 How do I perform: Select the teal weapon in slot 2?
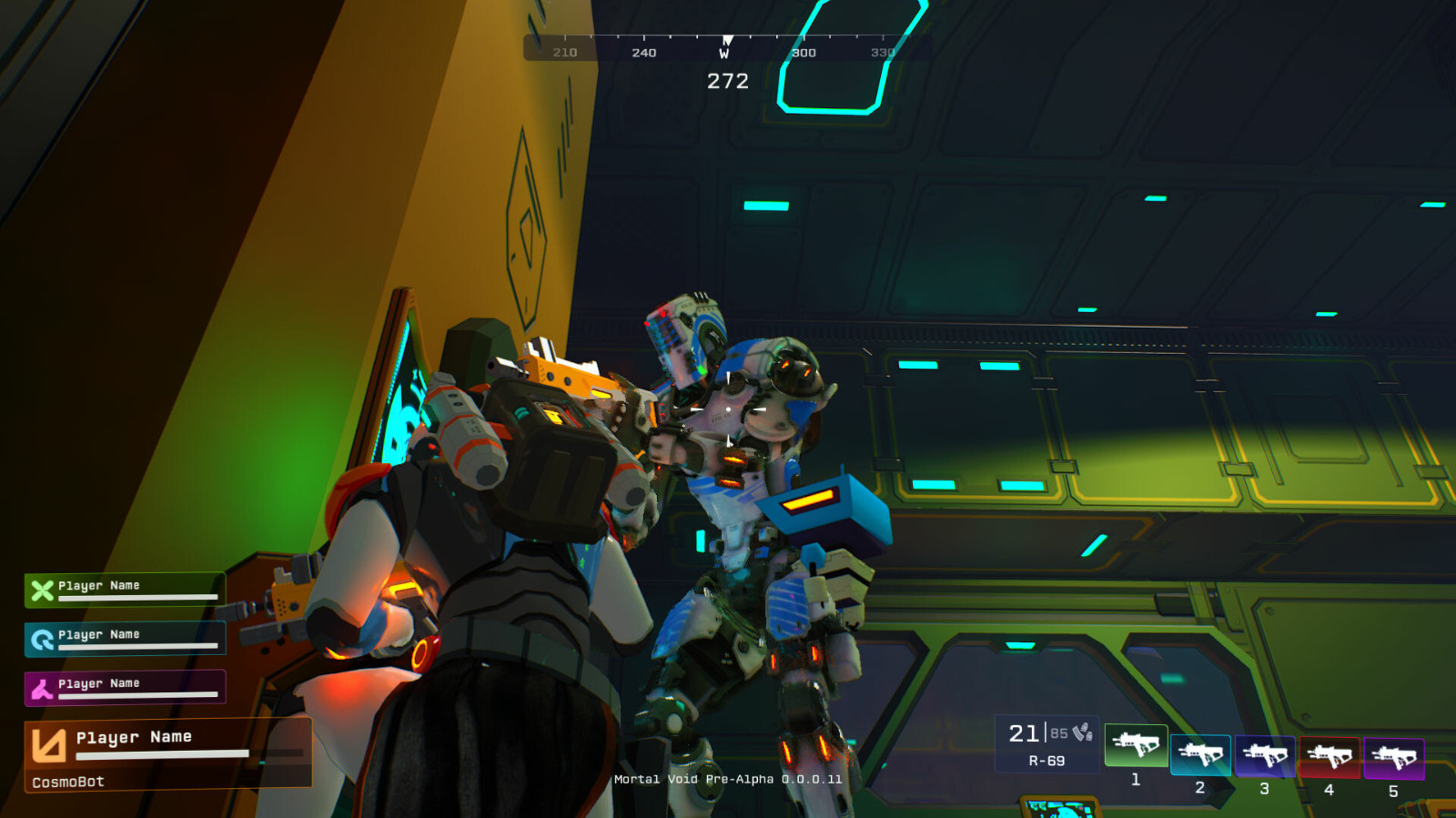[x=1199, y=755]
